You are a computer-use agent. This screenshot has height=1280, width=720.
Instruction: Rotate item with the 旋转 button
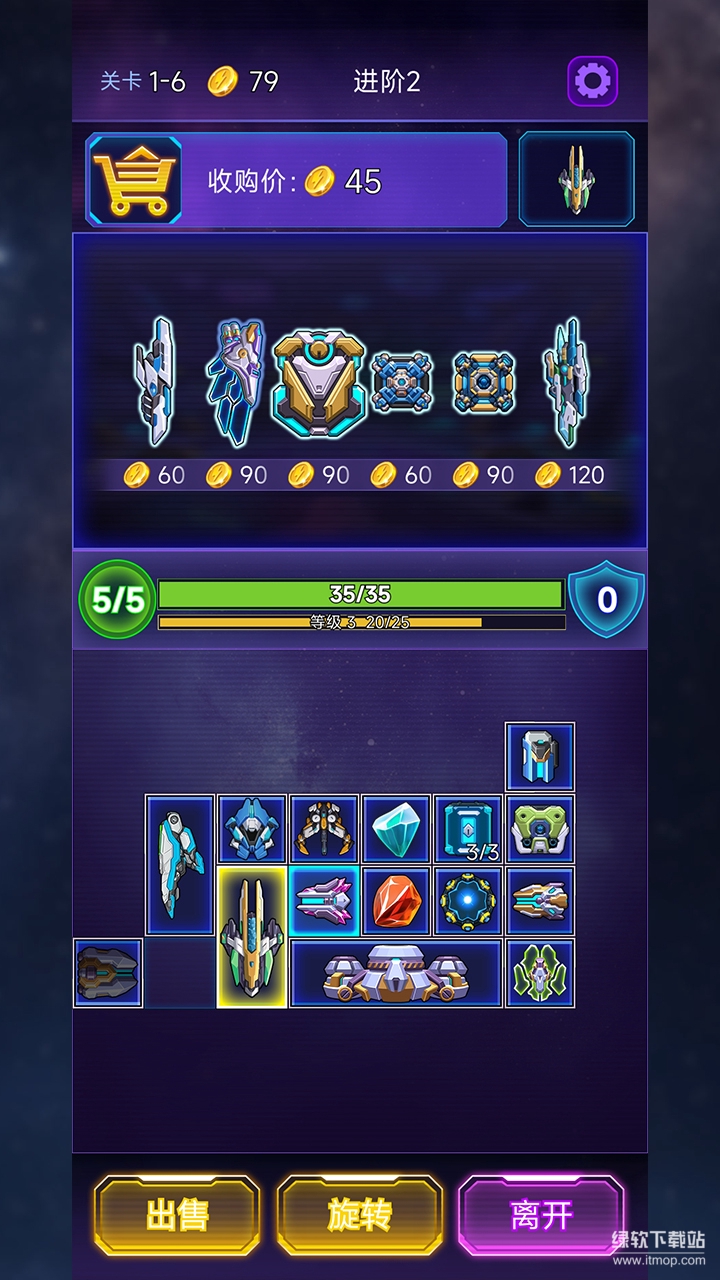(359, 1215)
